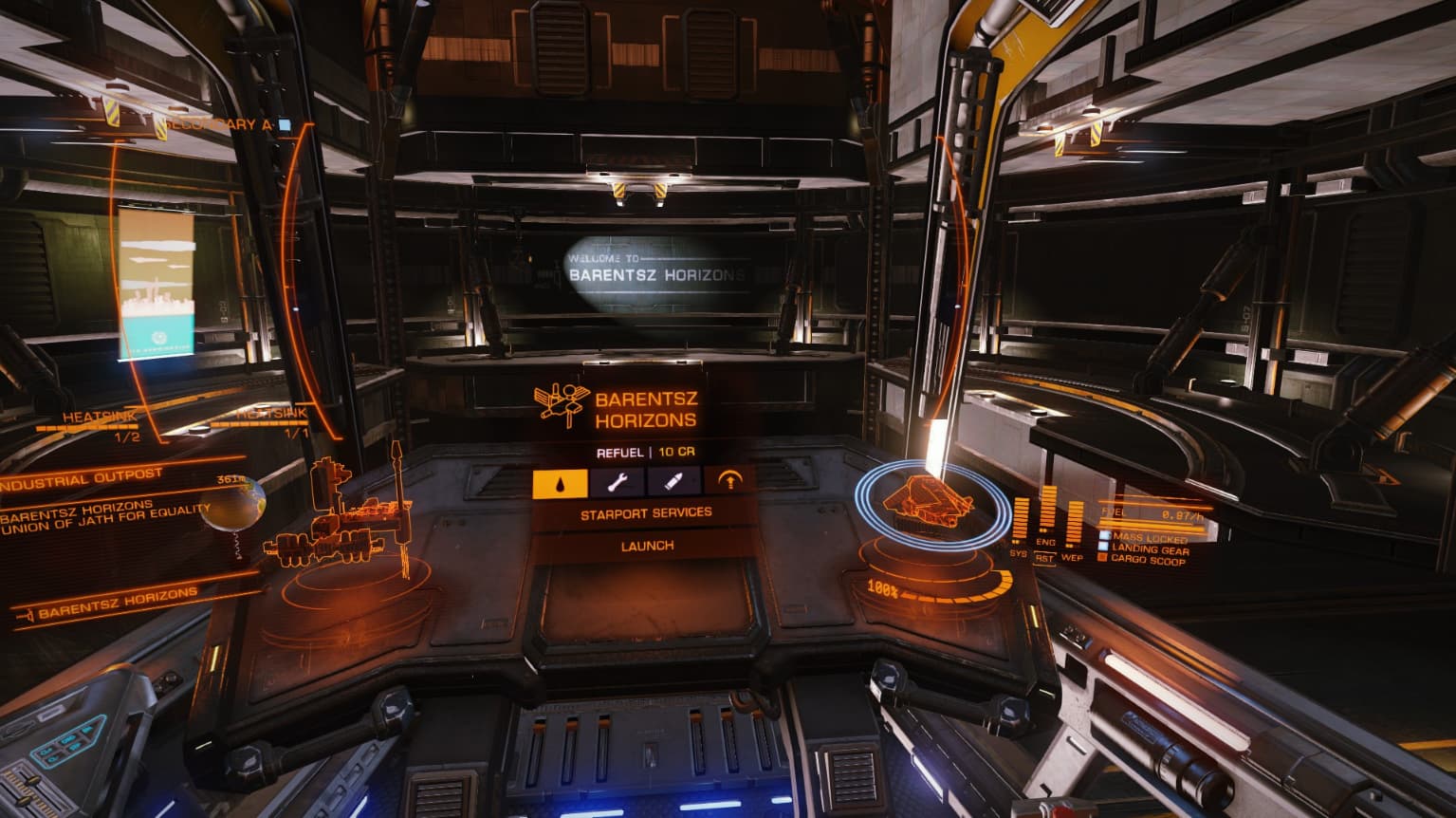This screenshot has width=1456, height=818.
Task: Refuel the ship with the droplet button
Action: point(561,482)
